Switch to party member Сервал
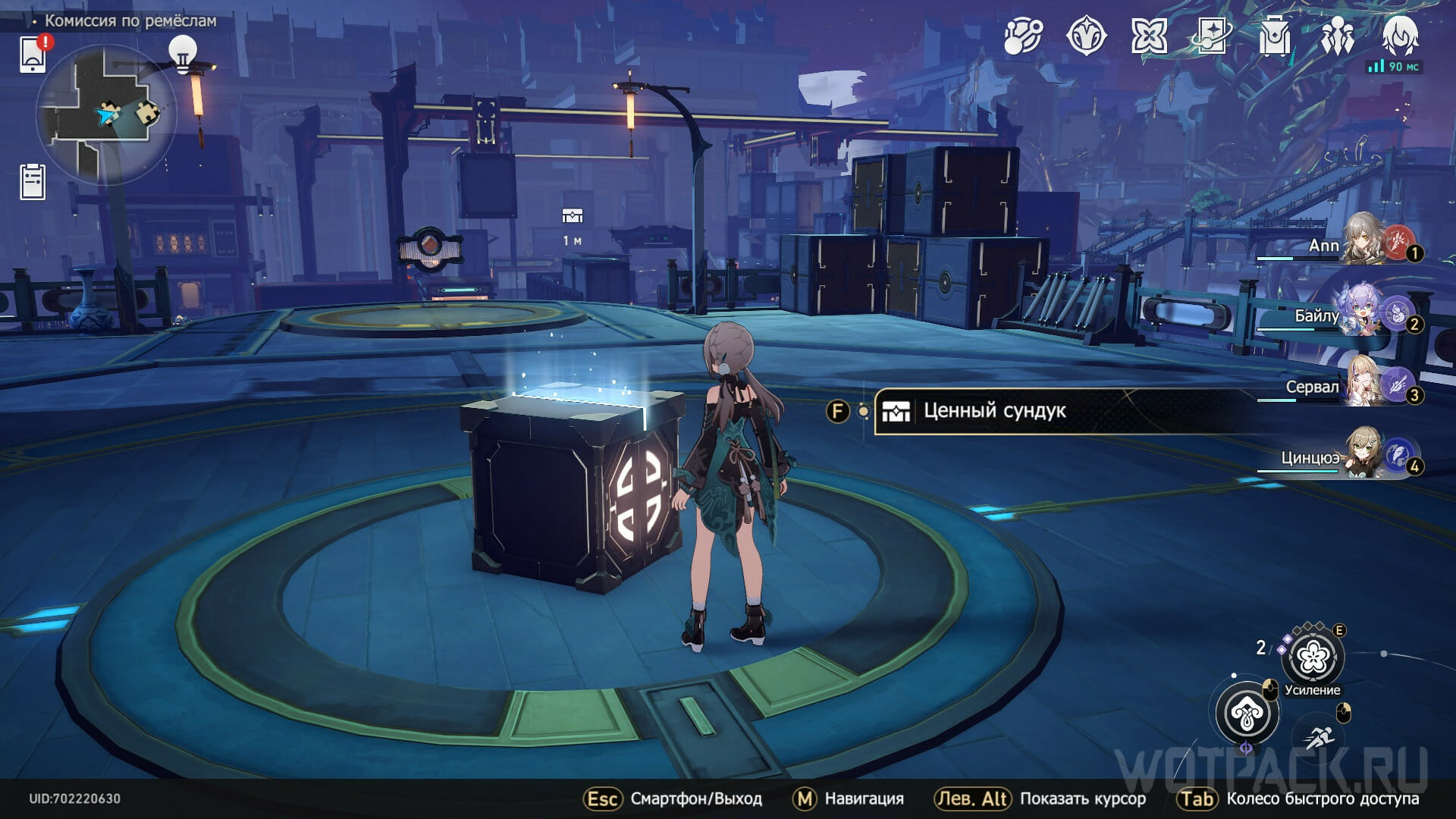Image resolution: width=1456 pixels, height=819 pixels. 1365,383
